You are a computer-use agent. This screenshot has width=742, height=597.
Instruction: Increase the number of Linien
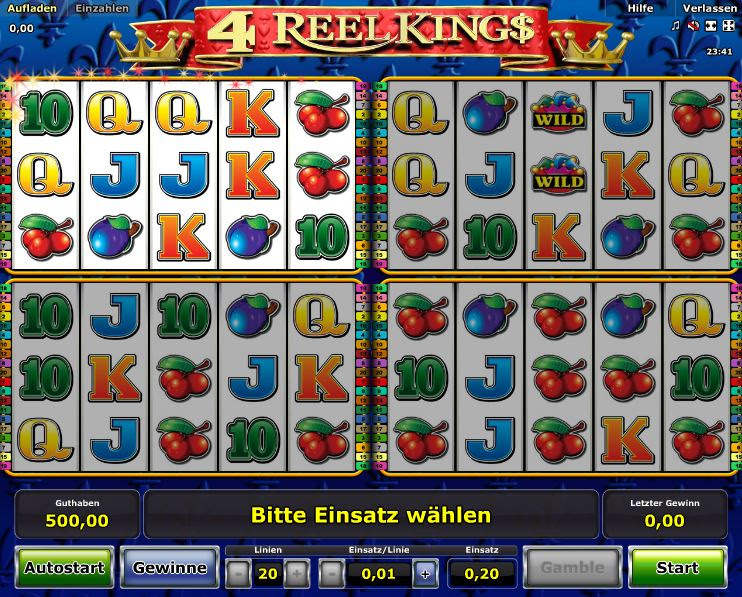[296, 574]
